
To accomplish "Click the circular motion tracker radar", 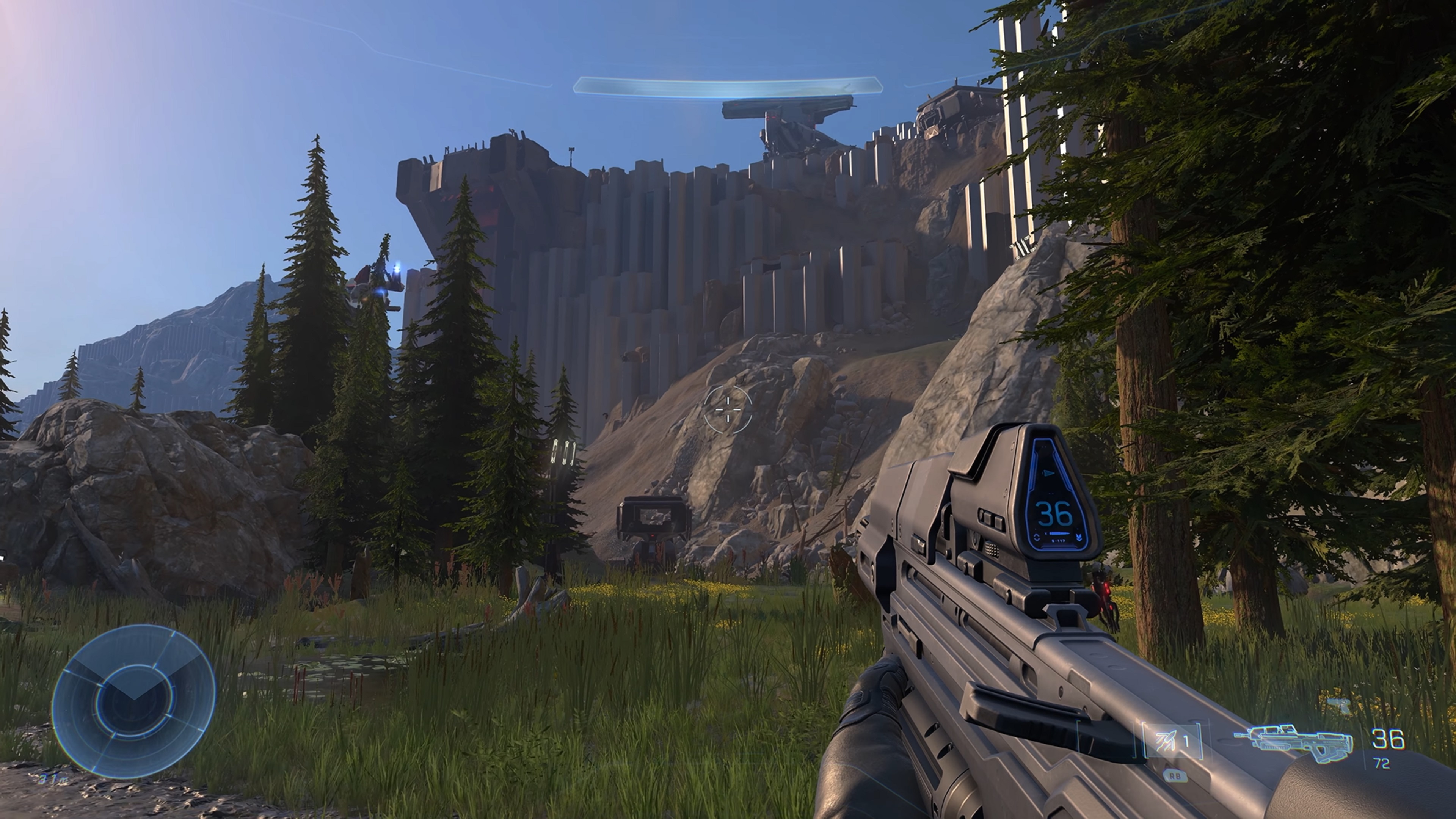I will [134, 701].
